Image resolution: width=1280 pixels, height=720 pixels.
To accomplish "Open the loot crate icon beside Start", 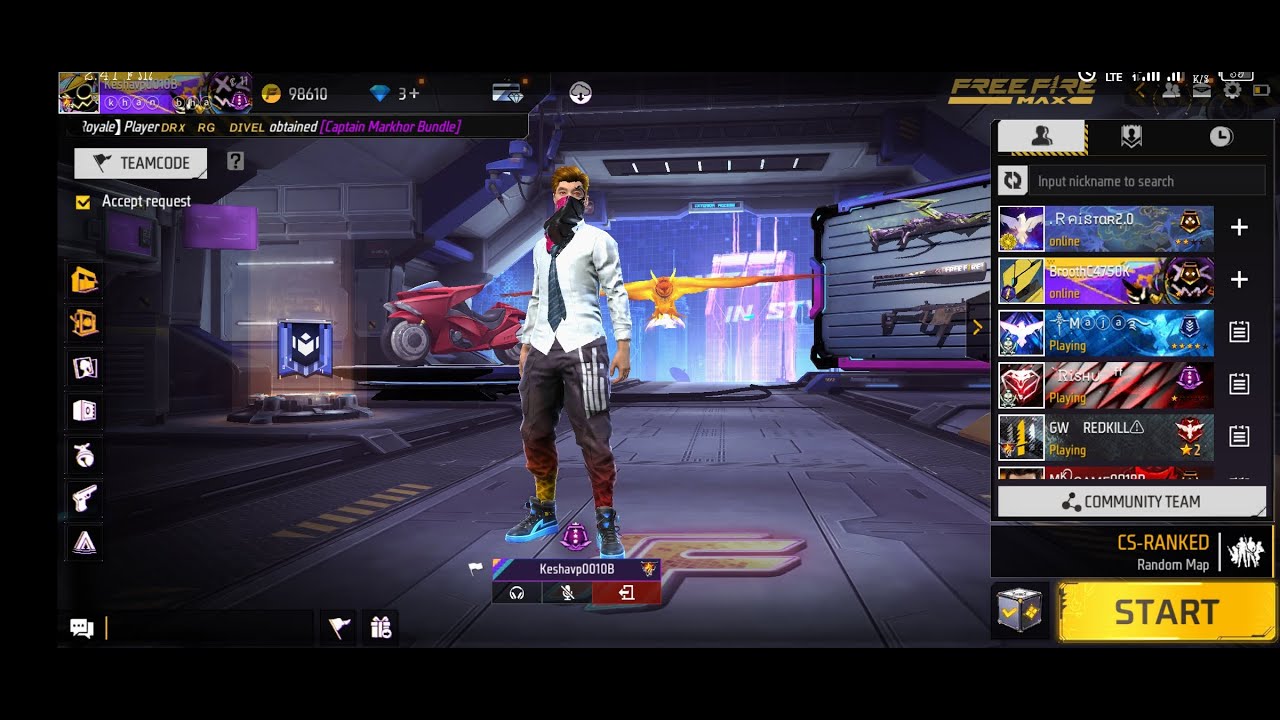I will coord(1019,611).
